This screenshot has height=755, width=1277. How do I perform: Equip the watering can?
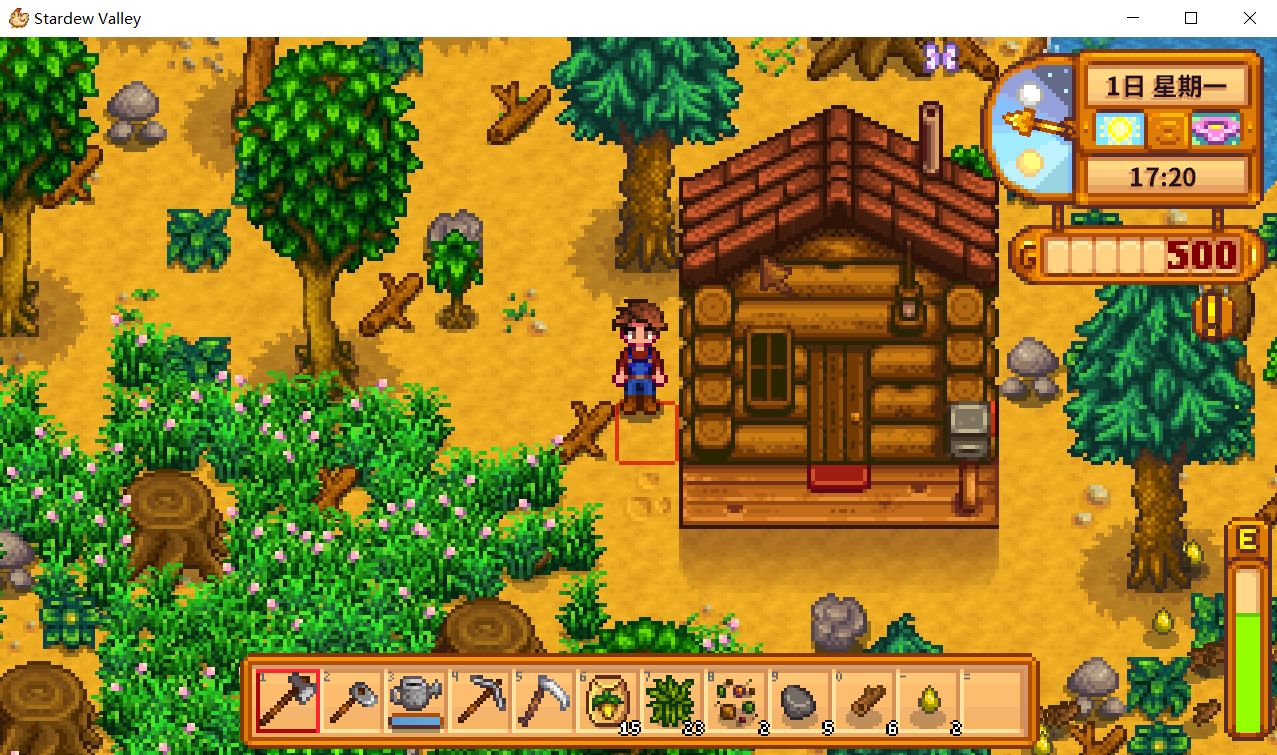coord(416,701)
